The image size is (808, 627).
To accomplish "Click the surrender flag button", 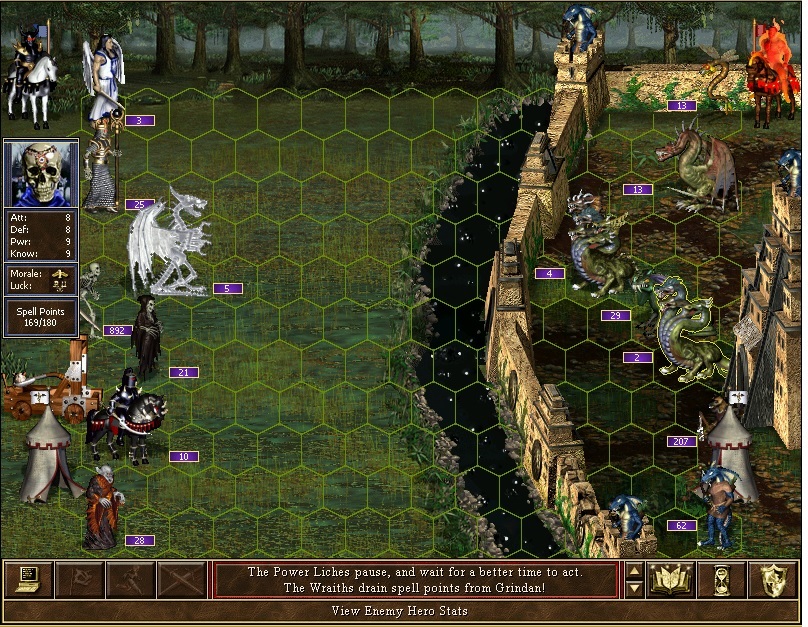I will click(x=80, y=579).
